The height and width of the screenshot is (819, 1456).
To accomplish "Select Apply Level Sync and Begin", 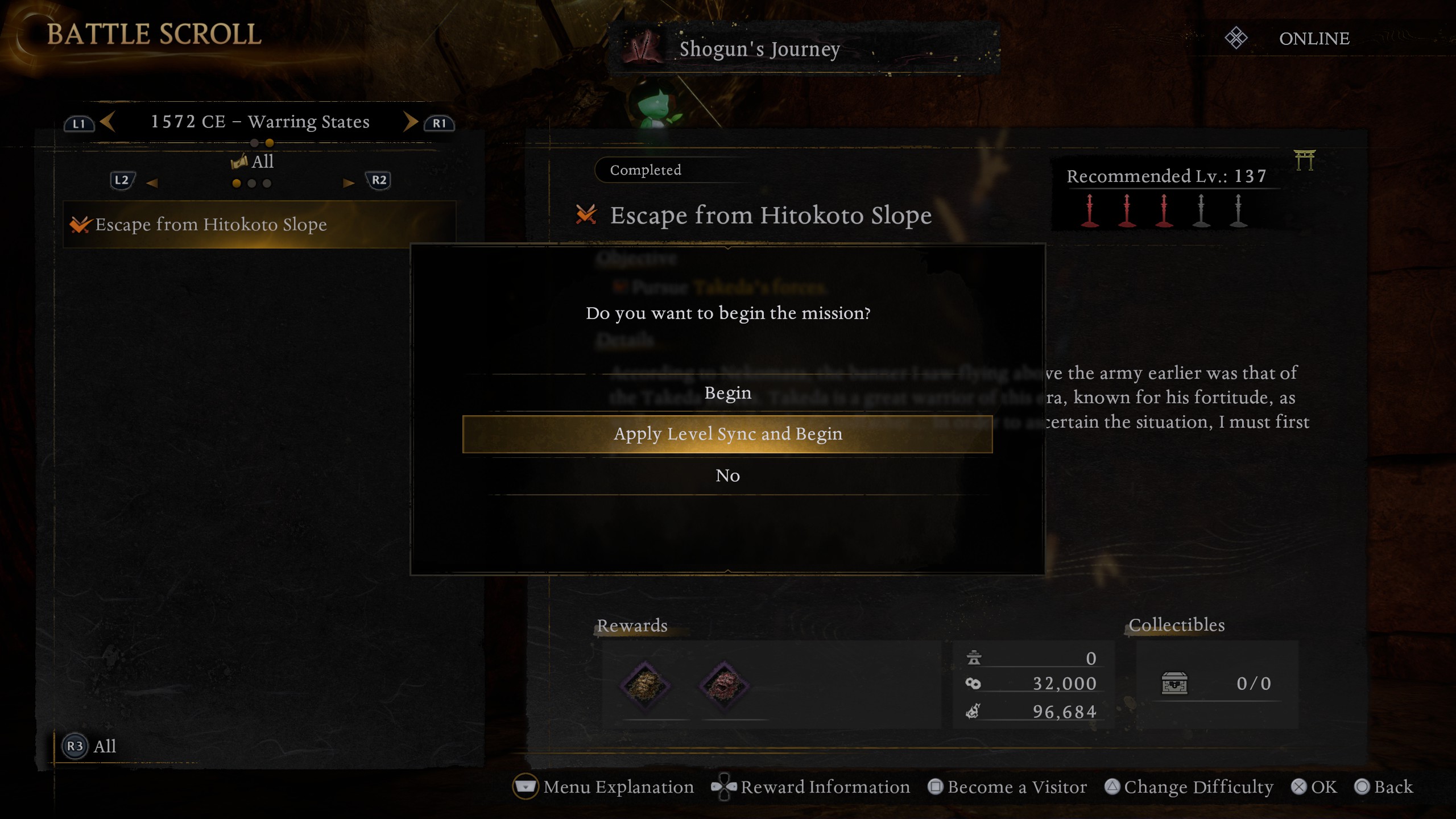I will [x=727, y=434].
